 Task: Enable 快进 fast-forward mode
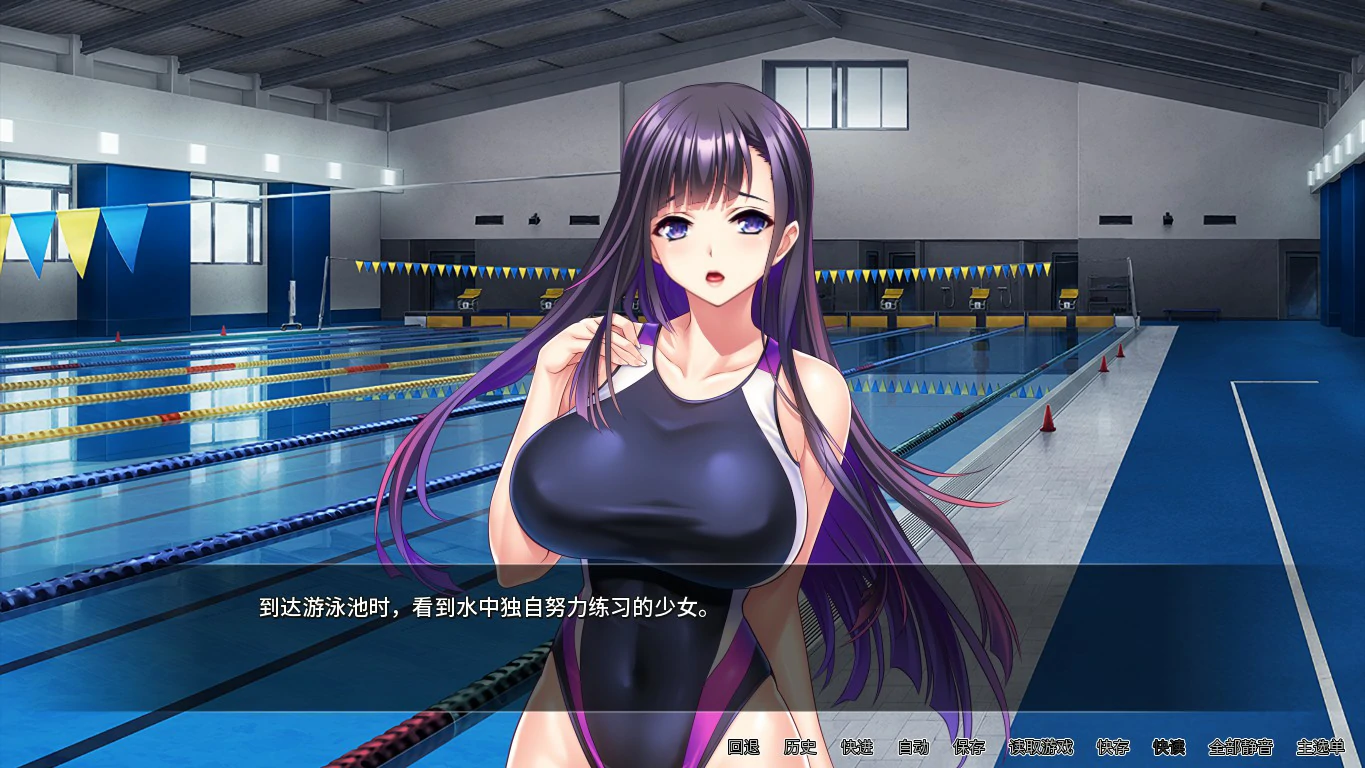(857, 748)
